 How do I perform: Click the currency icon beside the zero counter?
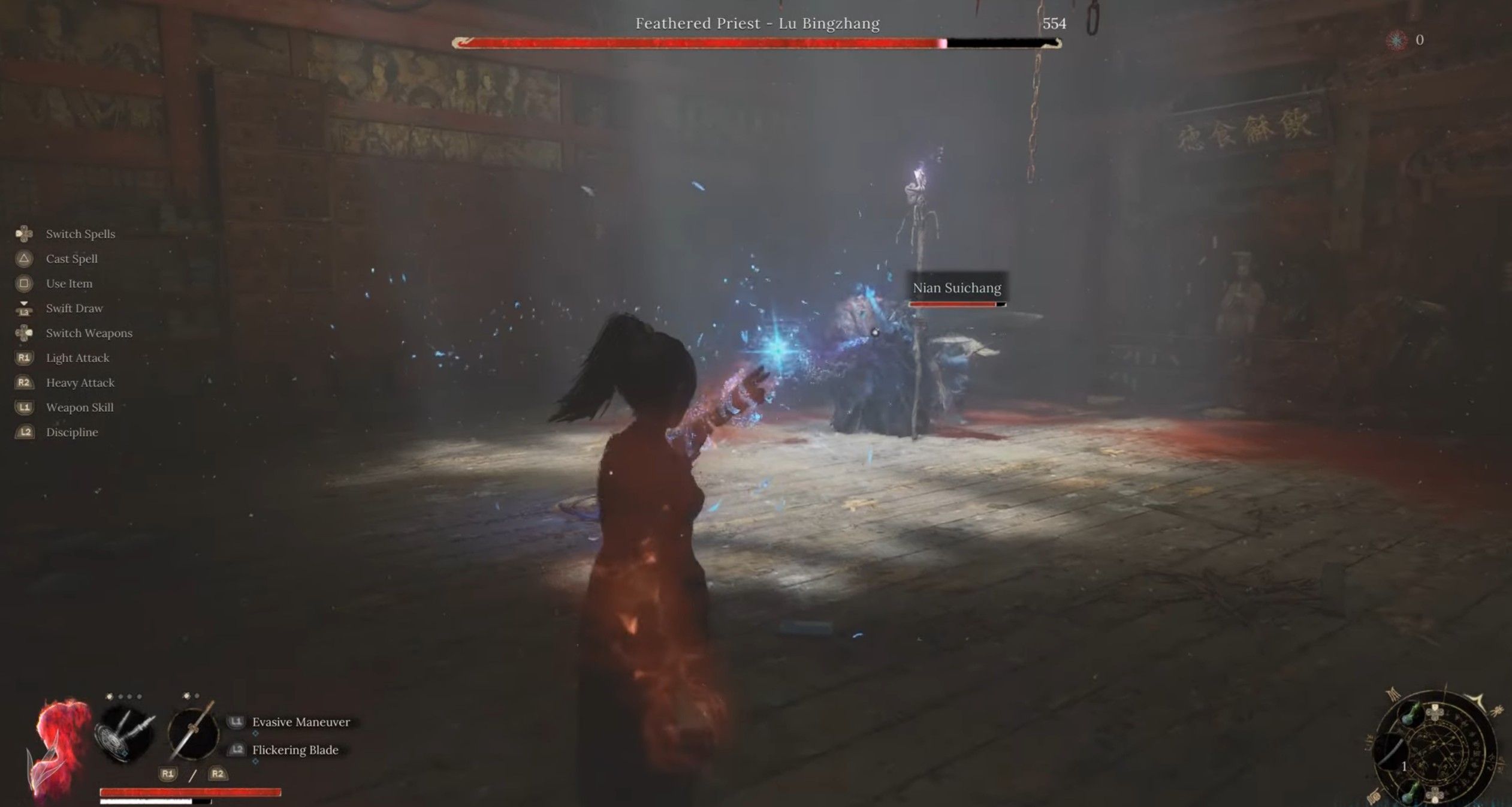pos(1397,41)
